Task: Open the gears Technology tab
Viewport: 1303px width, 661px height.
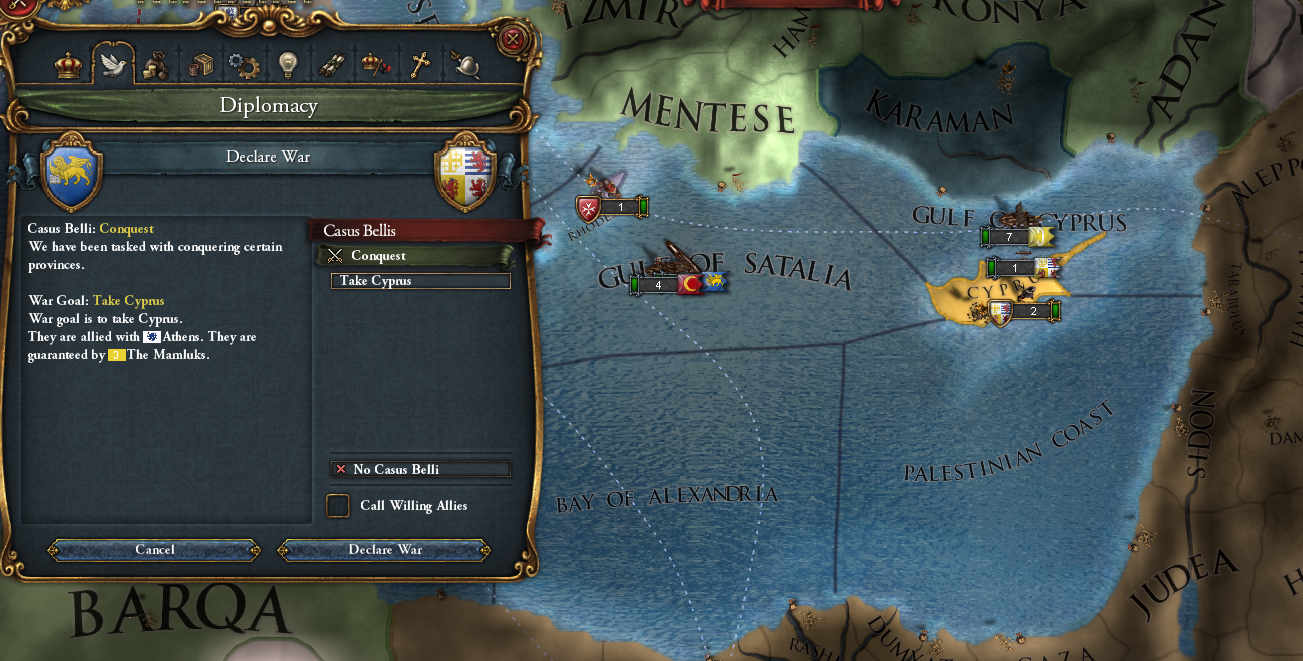Action: tap(243, 65)
